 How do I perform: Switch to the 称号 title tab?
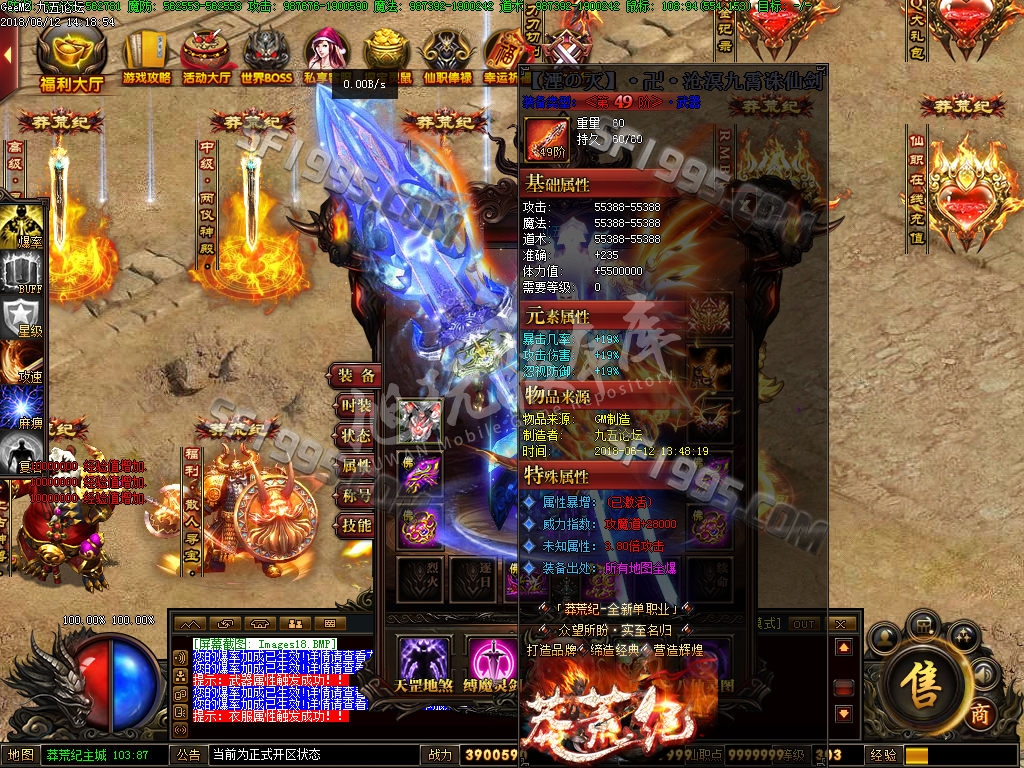click(356, 496)
